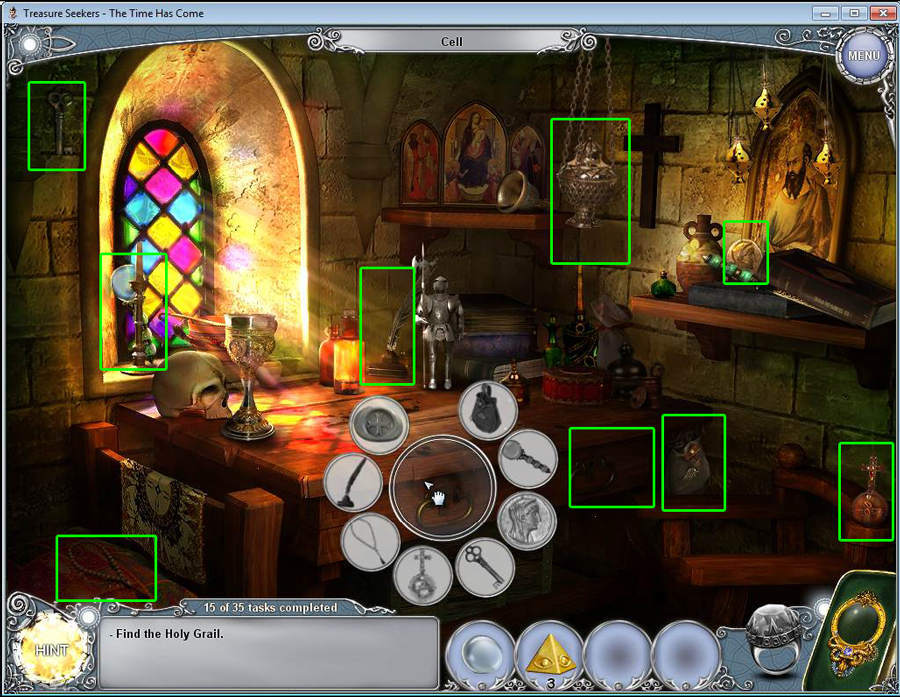
Task: Select the globus cruciger orb icon
Action: pos(423,576)
